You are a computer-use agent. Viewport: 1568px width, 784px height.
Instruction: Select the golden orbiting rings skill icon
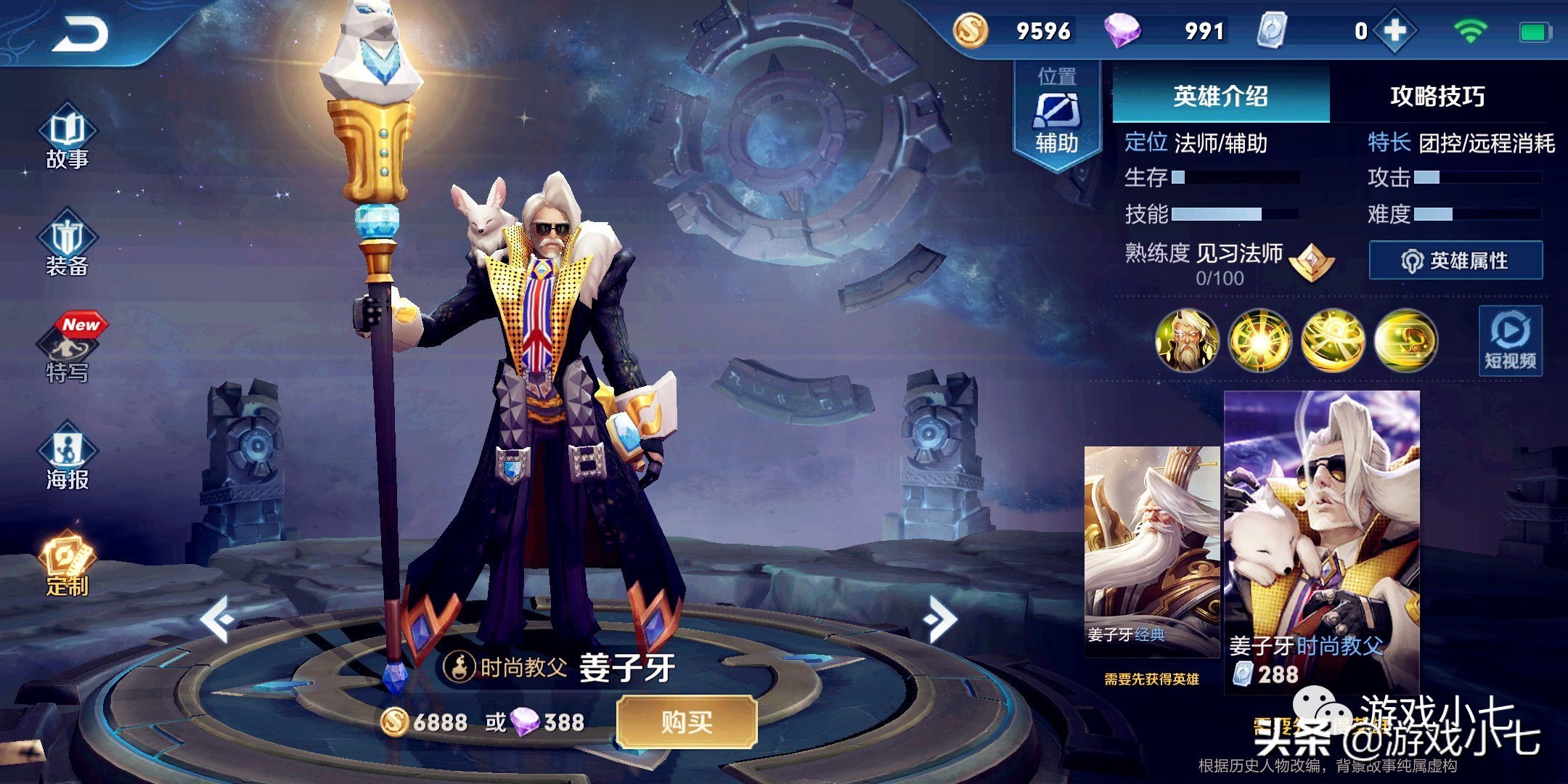pos(1333,340)
